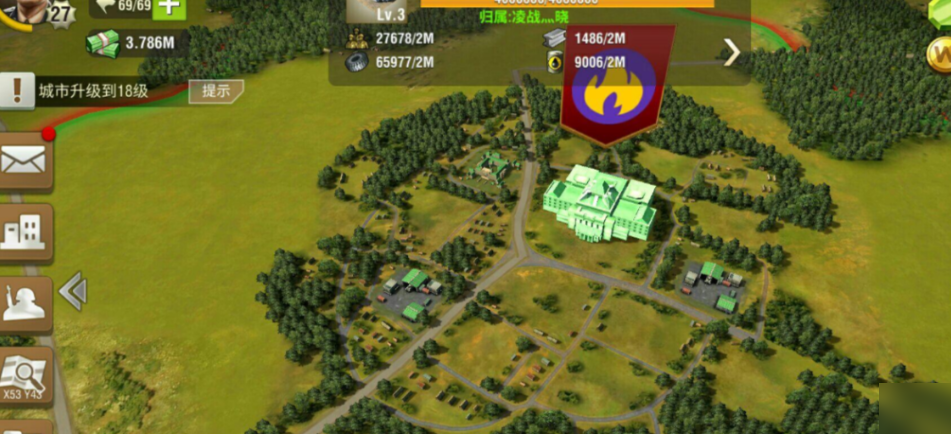Open the soldier troops menu
This screenshot has height=434, width=951.
pos(25,300)
